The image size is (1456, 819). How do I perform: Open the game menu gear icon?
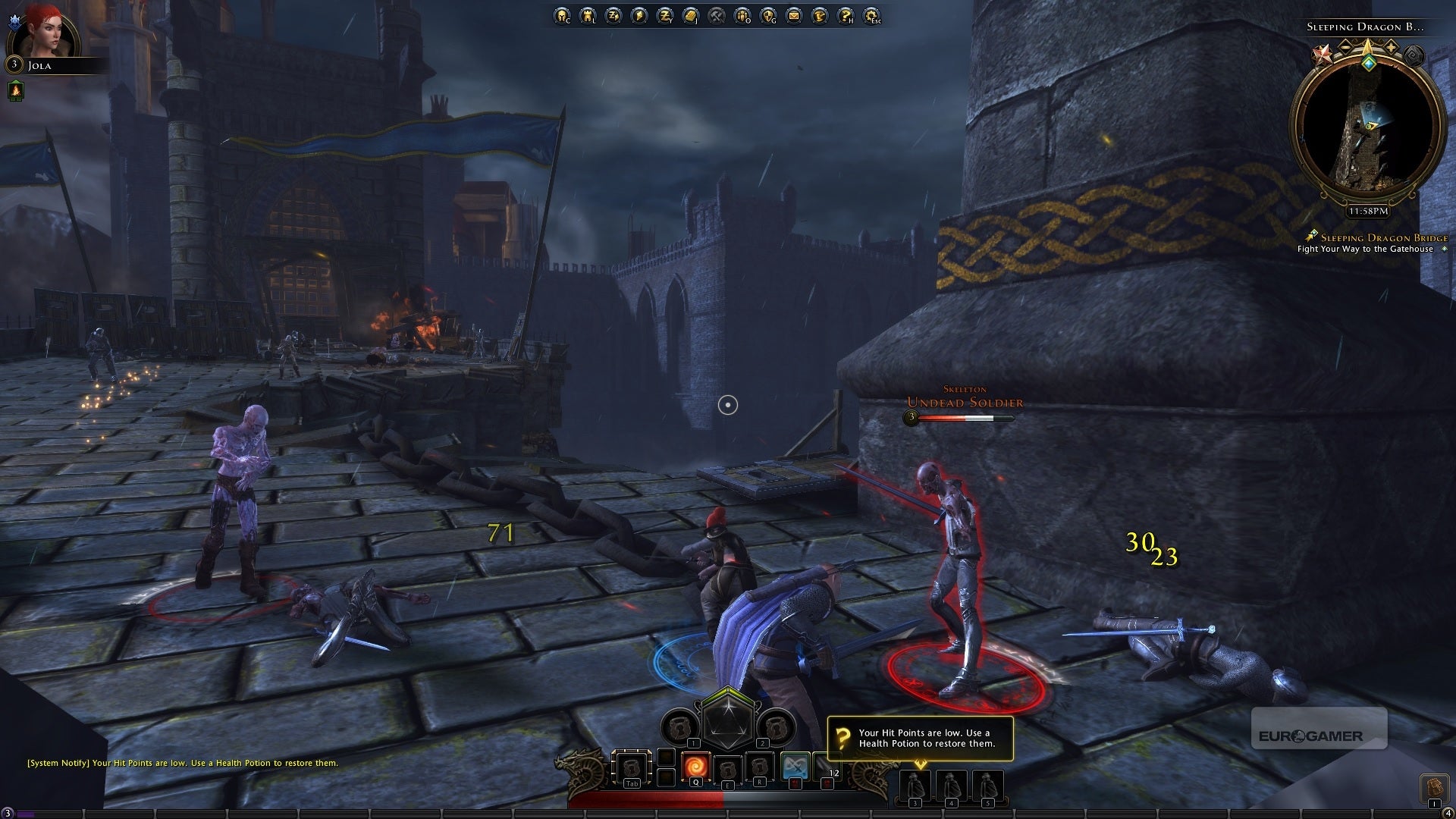point(871,15)
